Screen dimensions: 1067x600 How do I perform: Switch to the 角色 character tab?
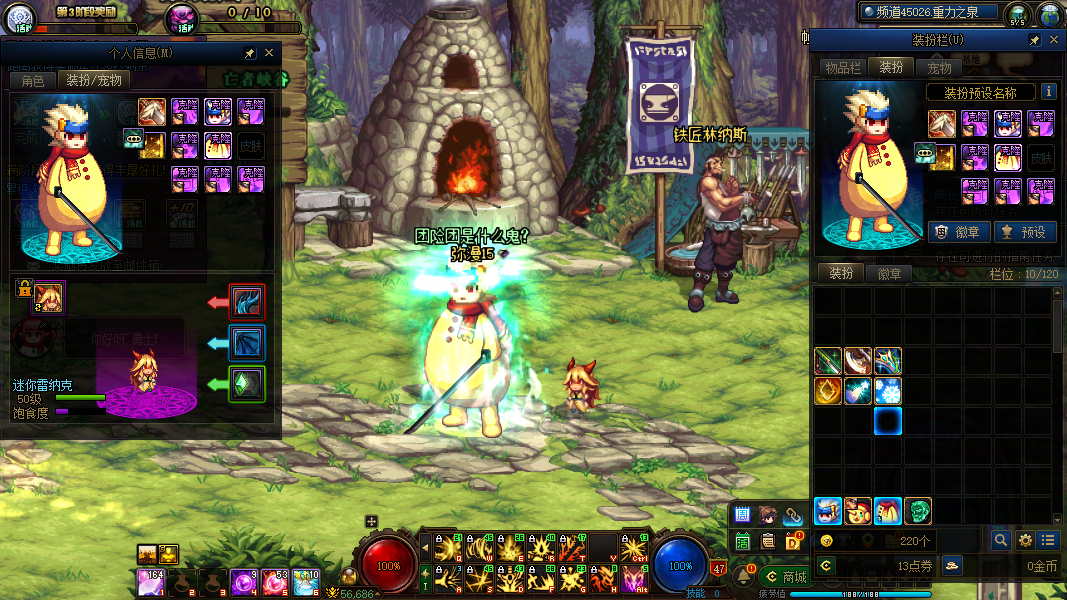click(x=33, y=80)
